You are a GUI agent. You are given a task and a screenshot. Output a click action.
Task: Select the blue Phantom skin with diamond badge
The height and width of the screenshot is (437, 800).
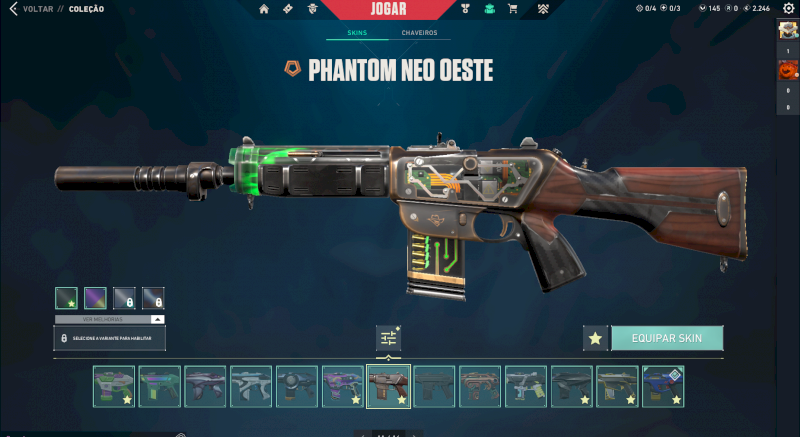(663, 386)
